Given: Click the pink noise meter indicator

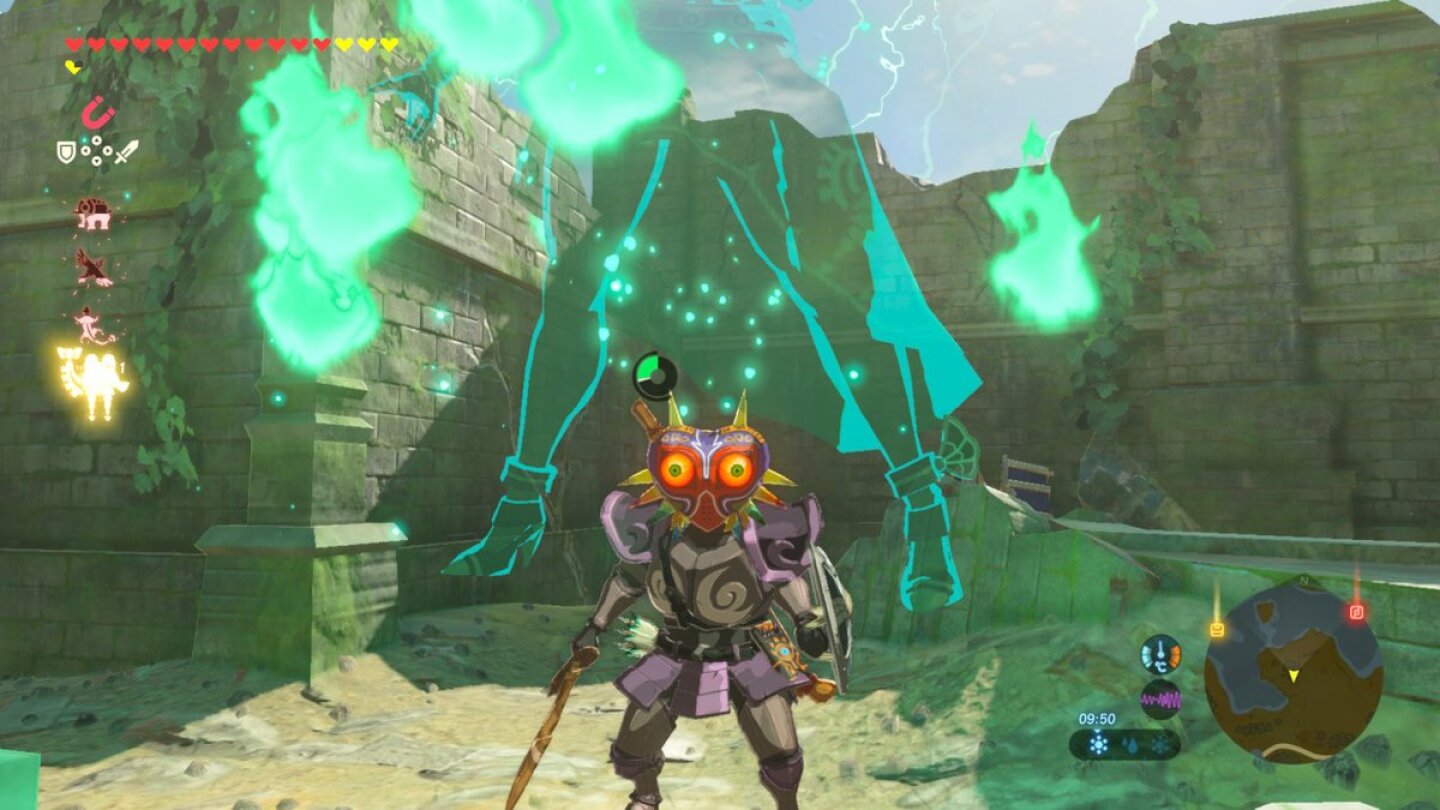Looking at the screenshot, I should tap(1160, 697).
